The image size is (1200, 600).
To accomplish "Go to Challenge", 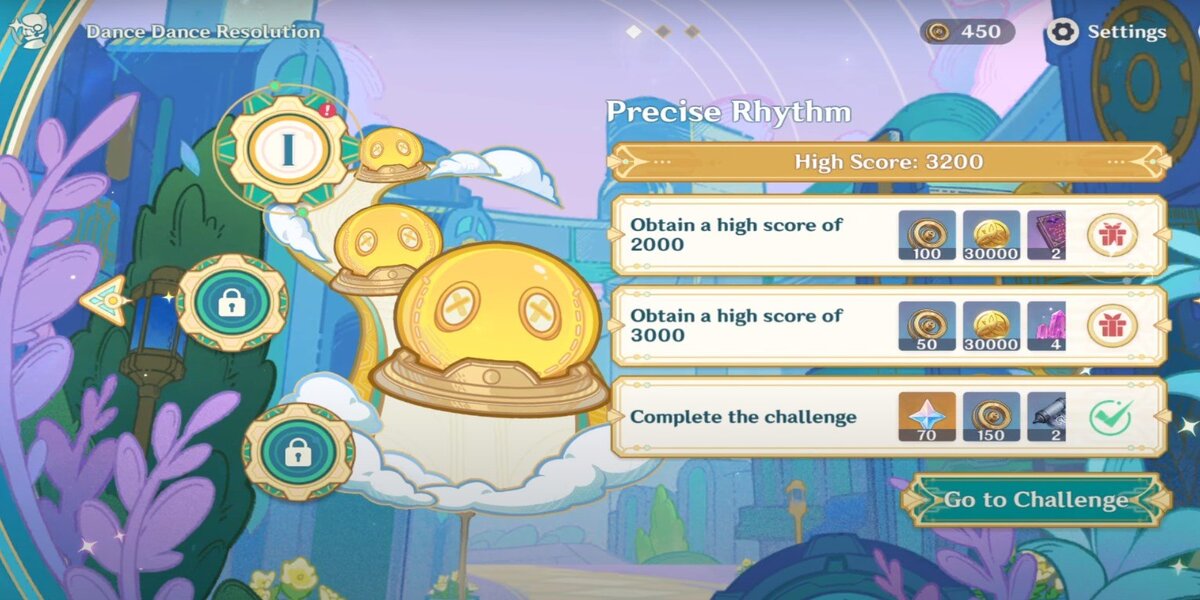I will point(1035,500).
